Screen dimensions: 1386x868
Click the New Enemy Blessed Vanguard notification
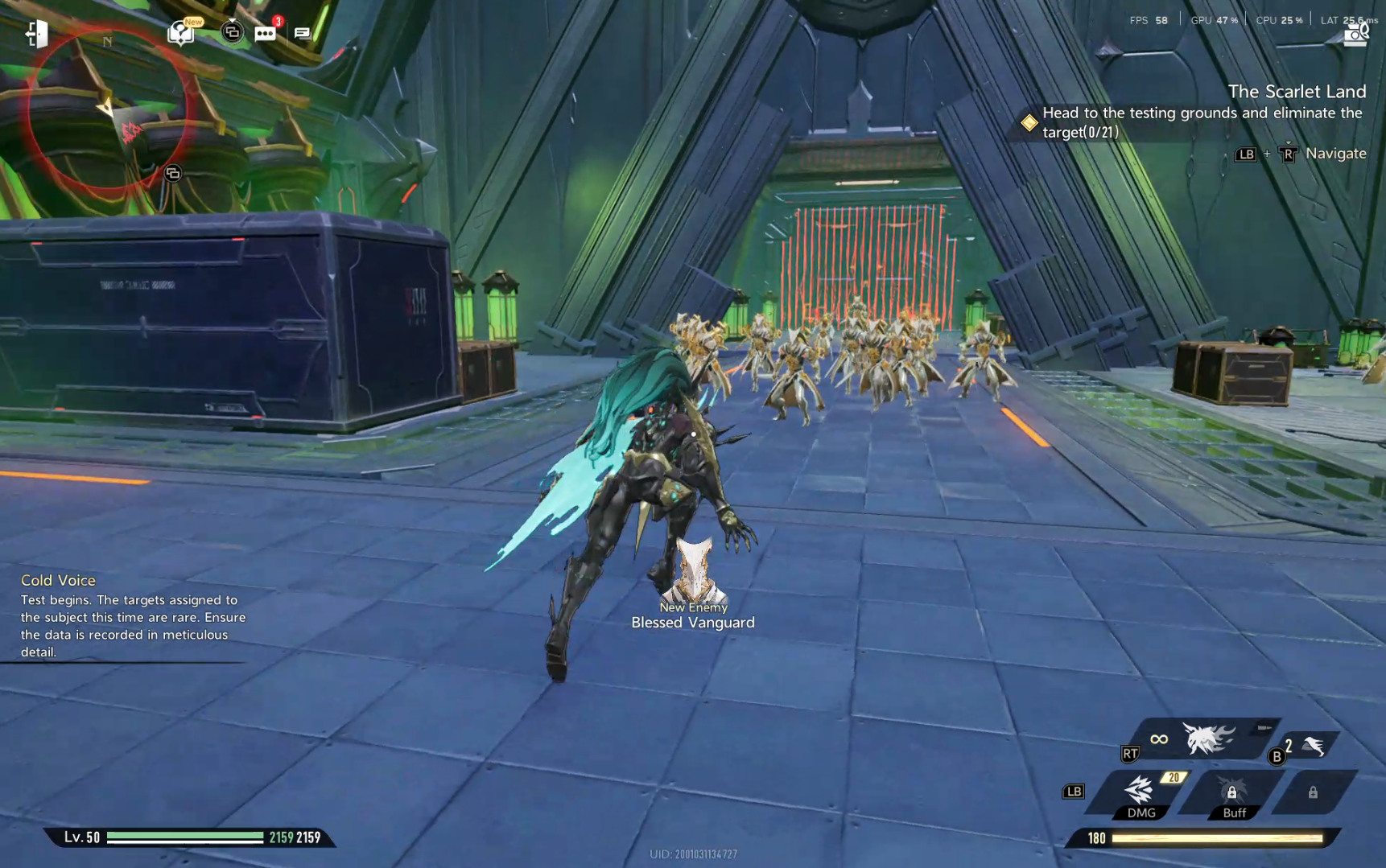pos(693,587)
